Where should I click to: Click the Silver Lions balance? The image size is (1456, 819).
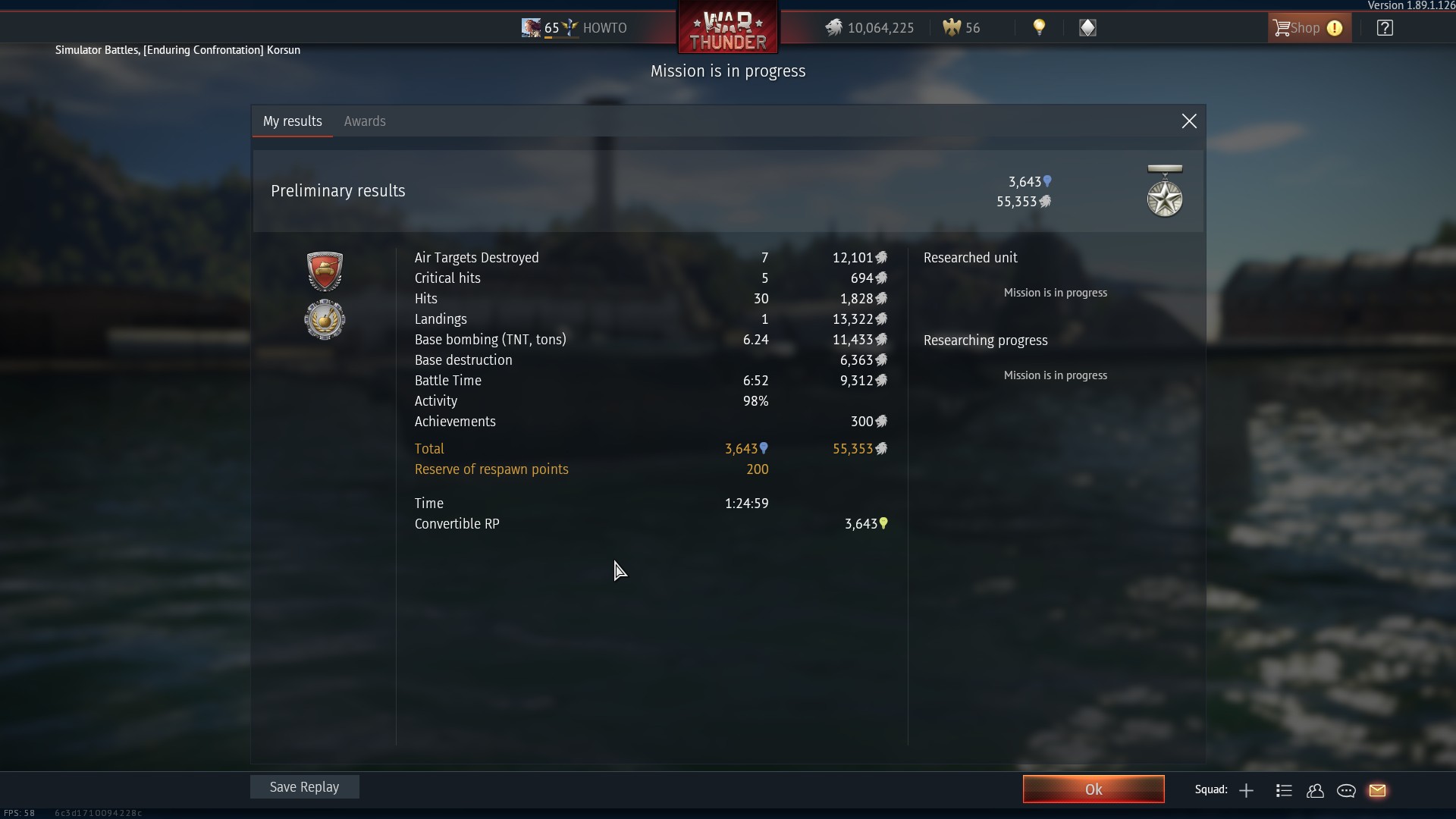click(870, 28)
